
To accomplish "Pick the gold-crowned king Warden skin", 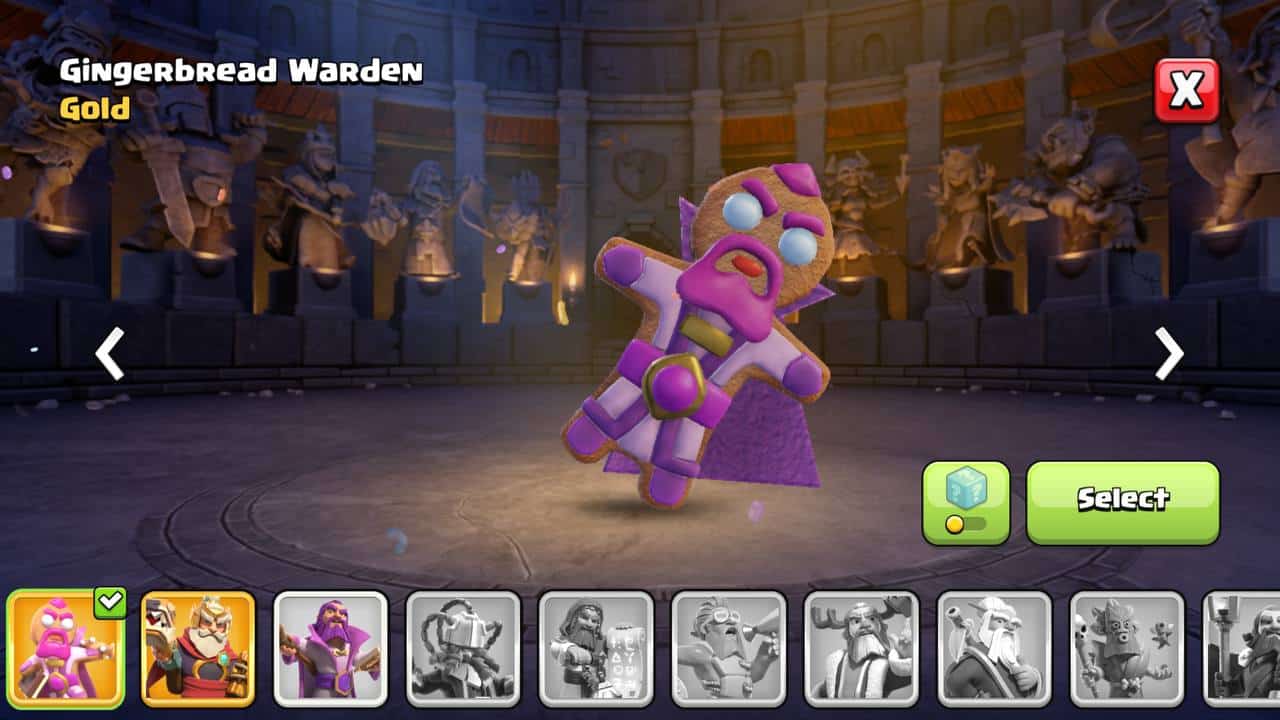I will [198, 648].
